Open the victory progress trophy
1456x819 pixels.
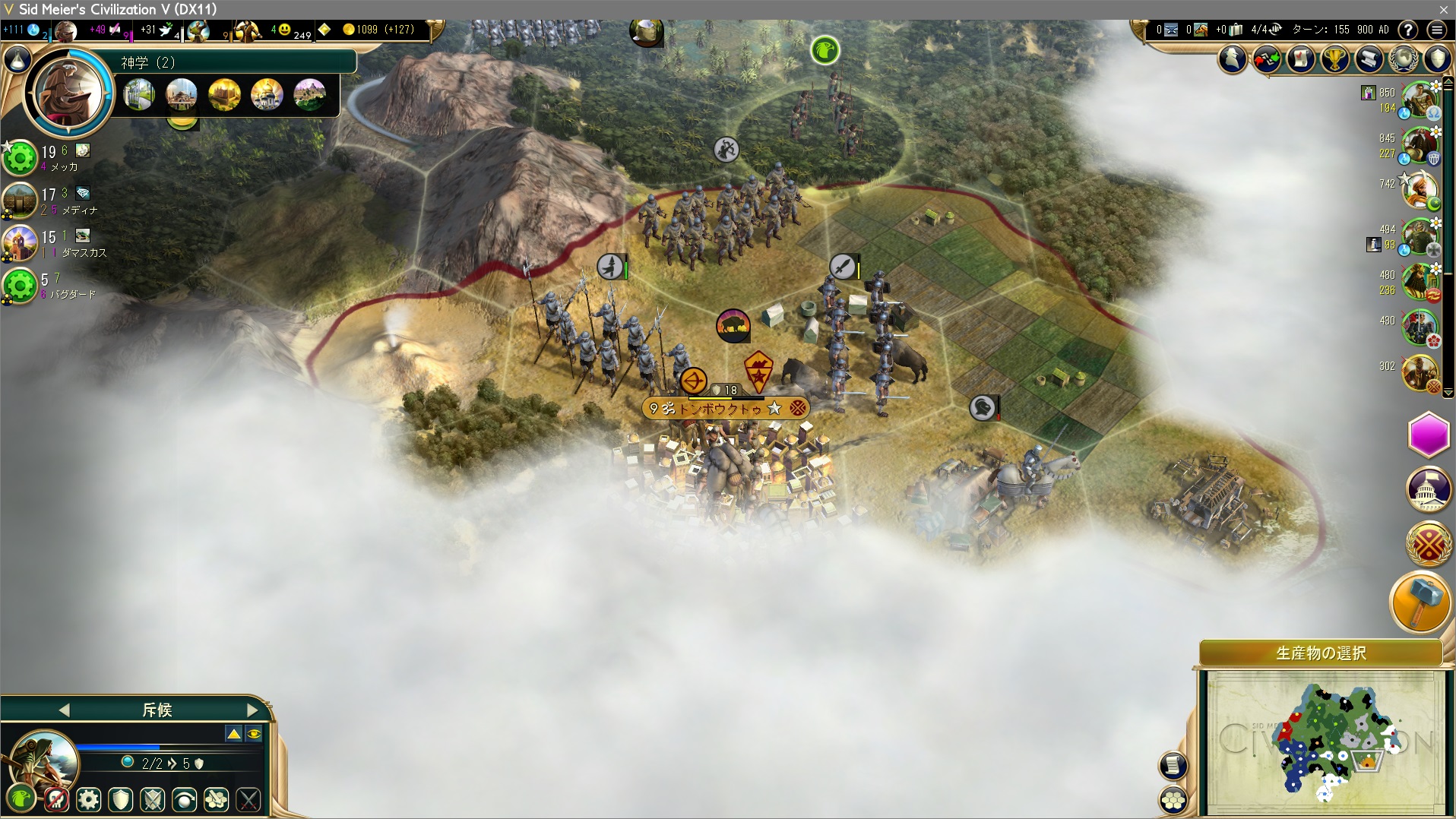pyautogui.click(x=1335, y=58)
